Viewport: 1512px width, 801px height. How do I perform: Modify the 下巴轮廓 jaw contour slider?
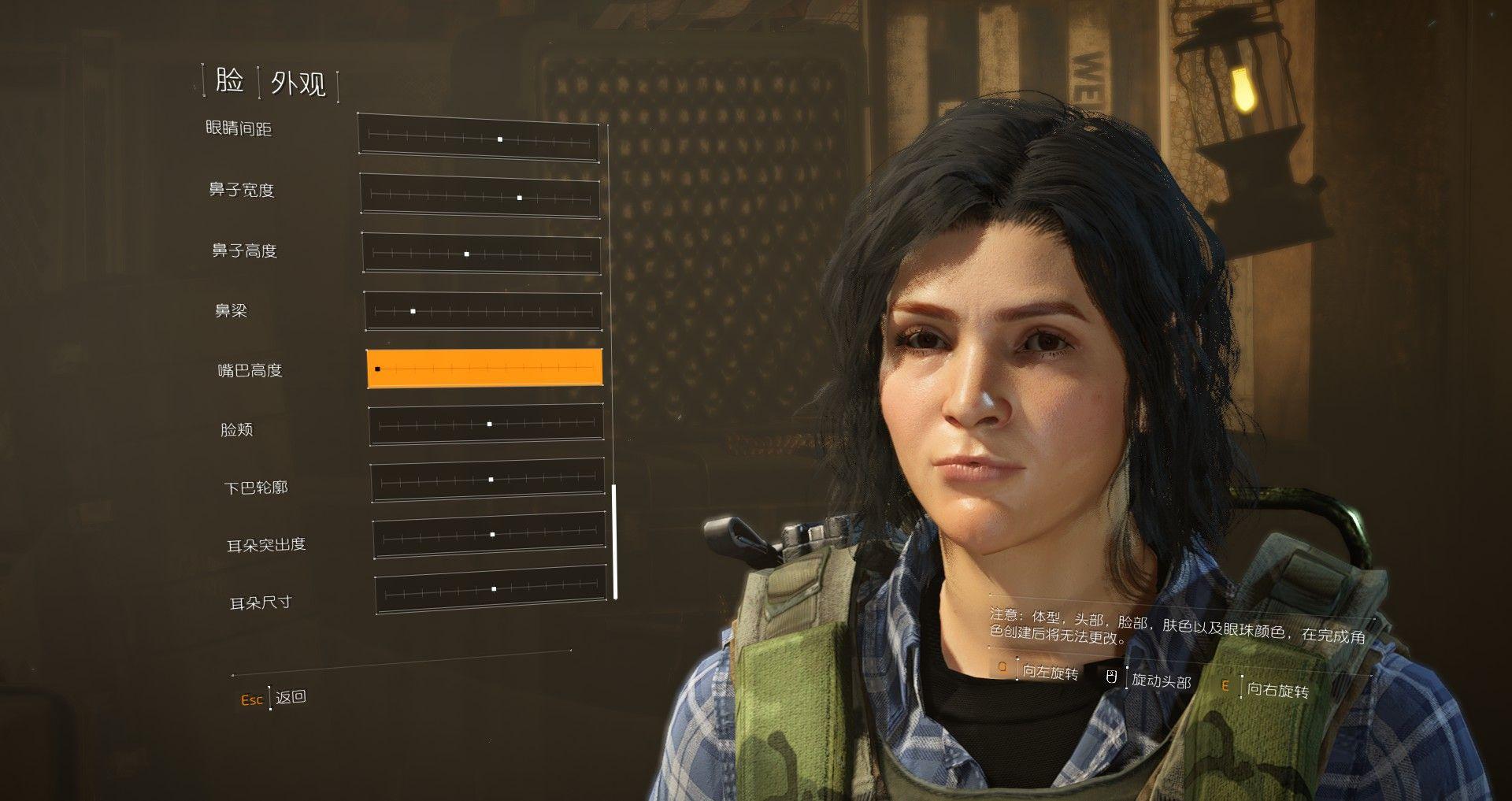[487, 480]
